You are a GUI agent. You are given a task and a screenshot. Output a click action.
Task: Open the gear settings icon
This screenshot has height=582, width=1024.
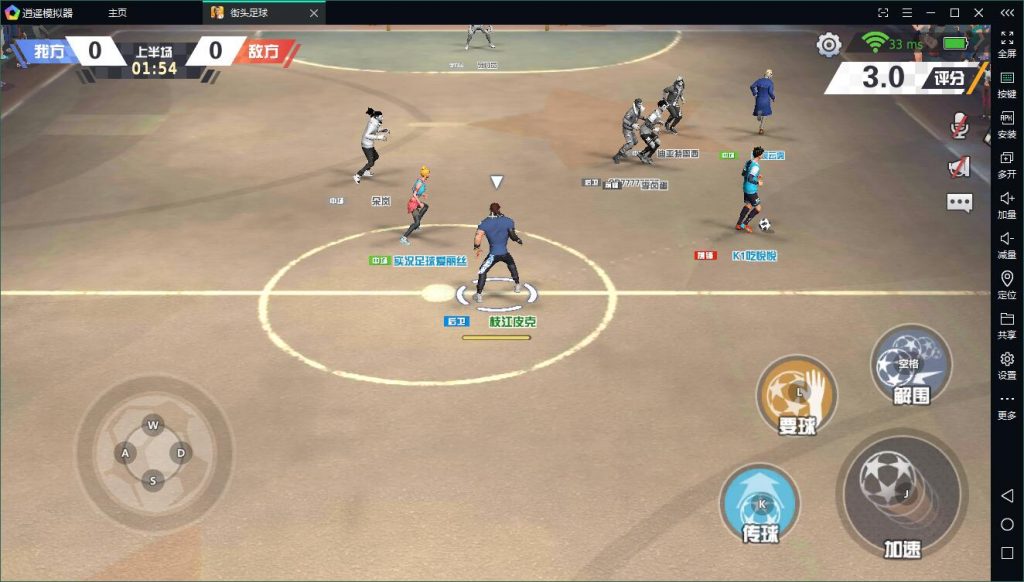click(829, 45)
